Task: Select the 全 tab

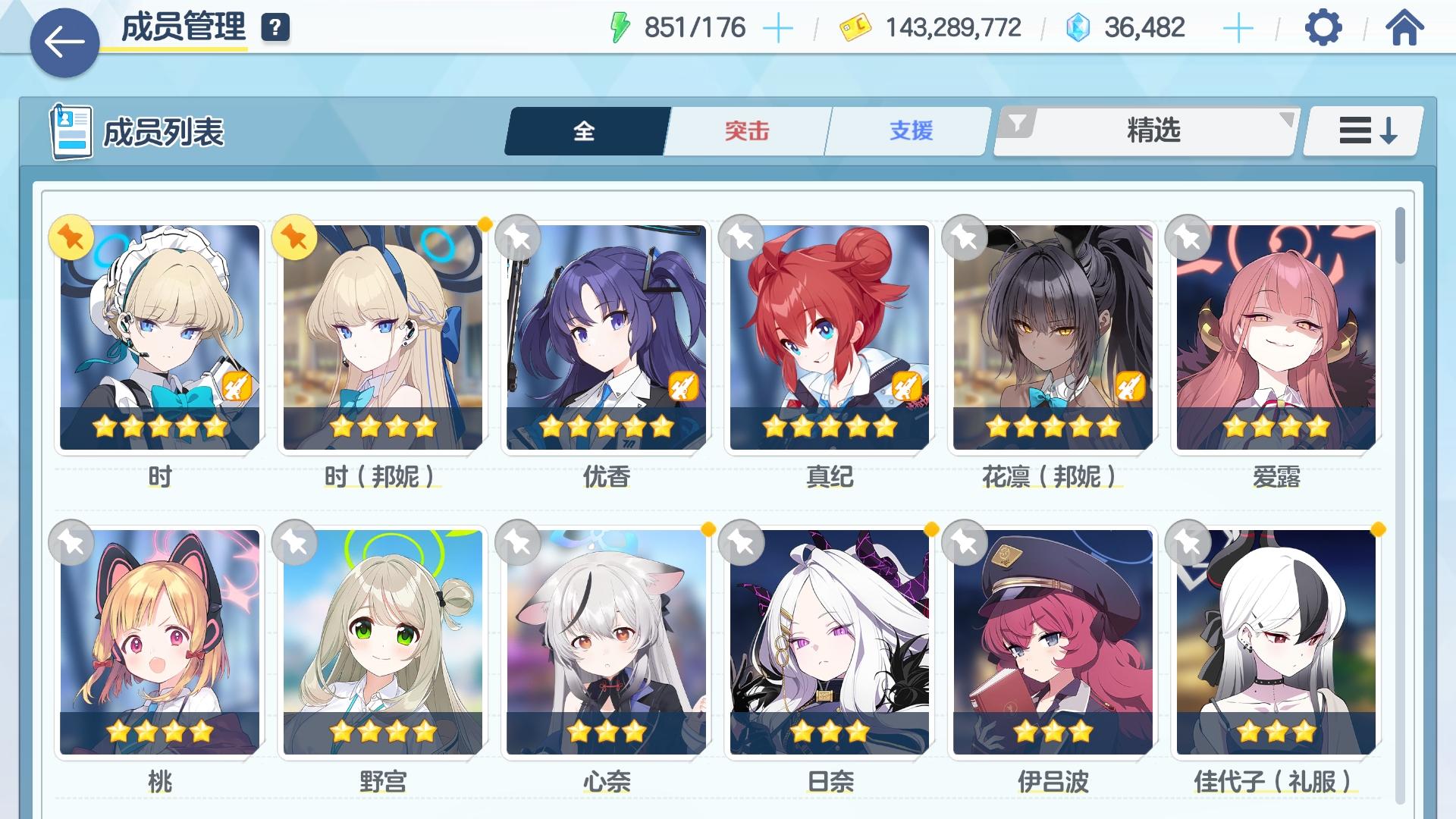Action: [x=584, y=130]
